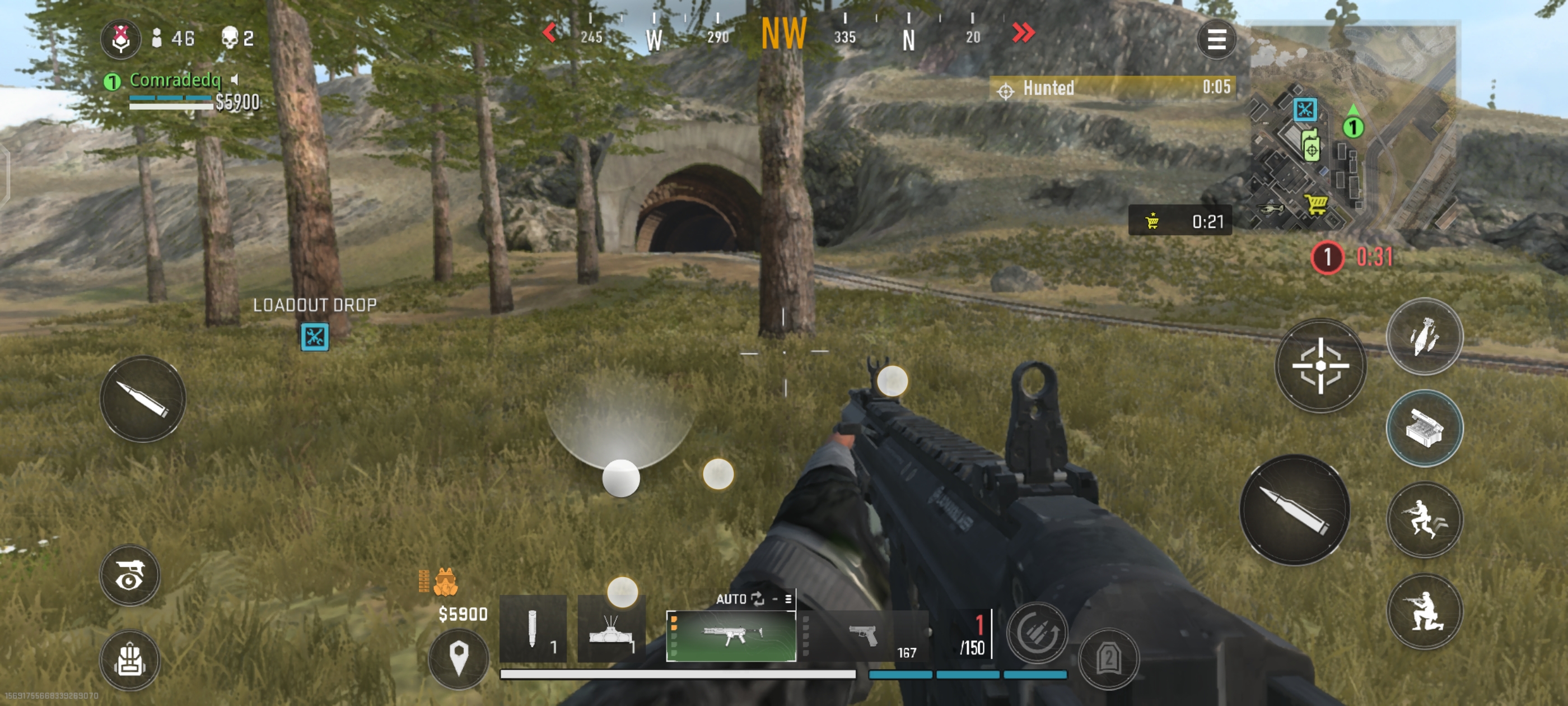Open the hamburger menu

[x=1216, y=40]
